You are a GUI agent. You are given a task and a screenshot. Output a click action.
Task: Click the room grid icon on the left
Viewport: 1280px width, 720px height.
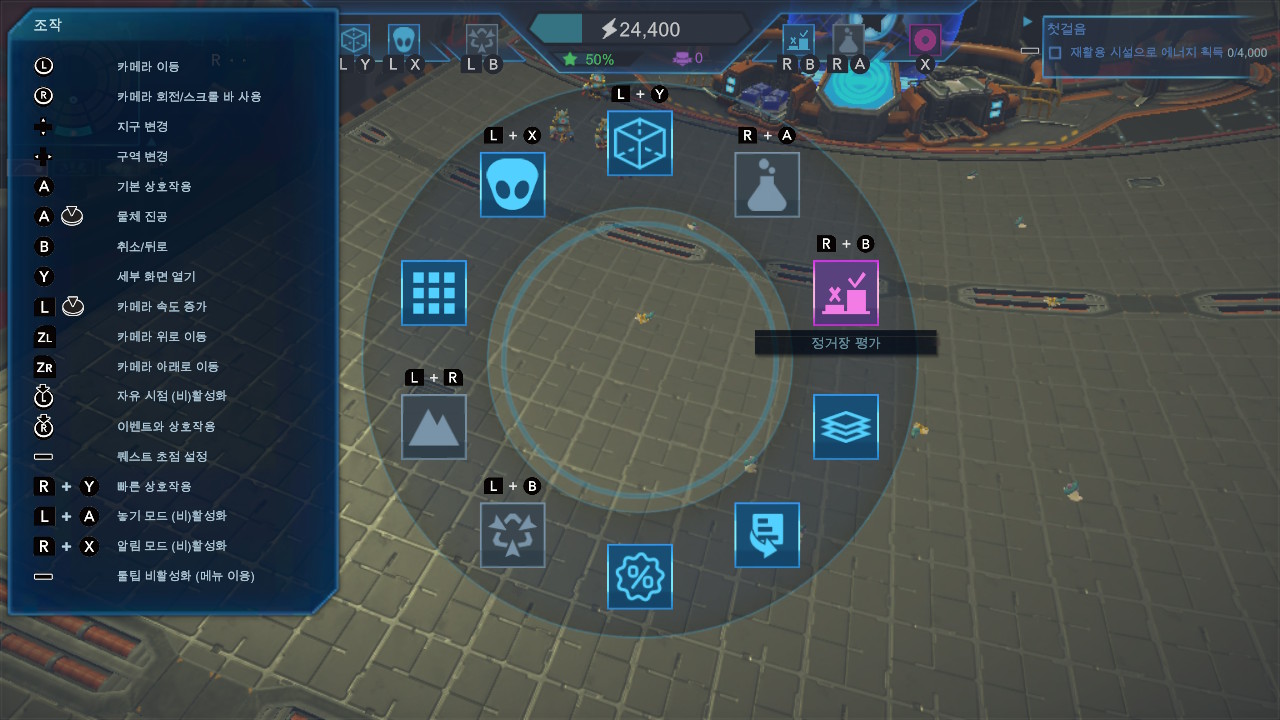pyautogui.click(x=434, y=292)
